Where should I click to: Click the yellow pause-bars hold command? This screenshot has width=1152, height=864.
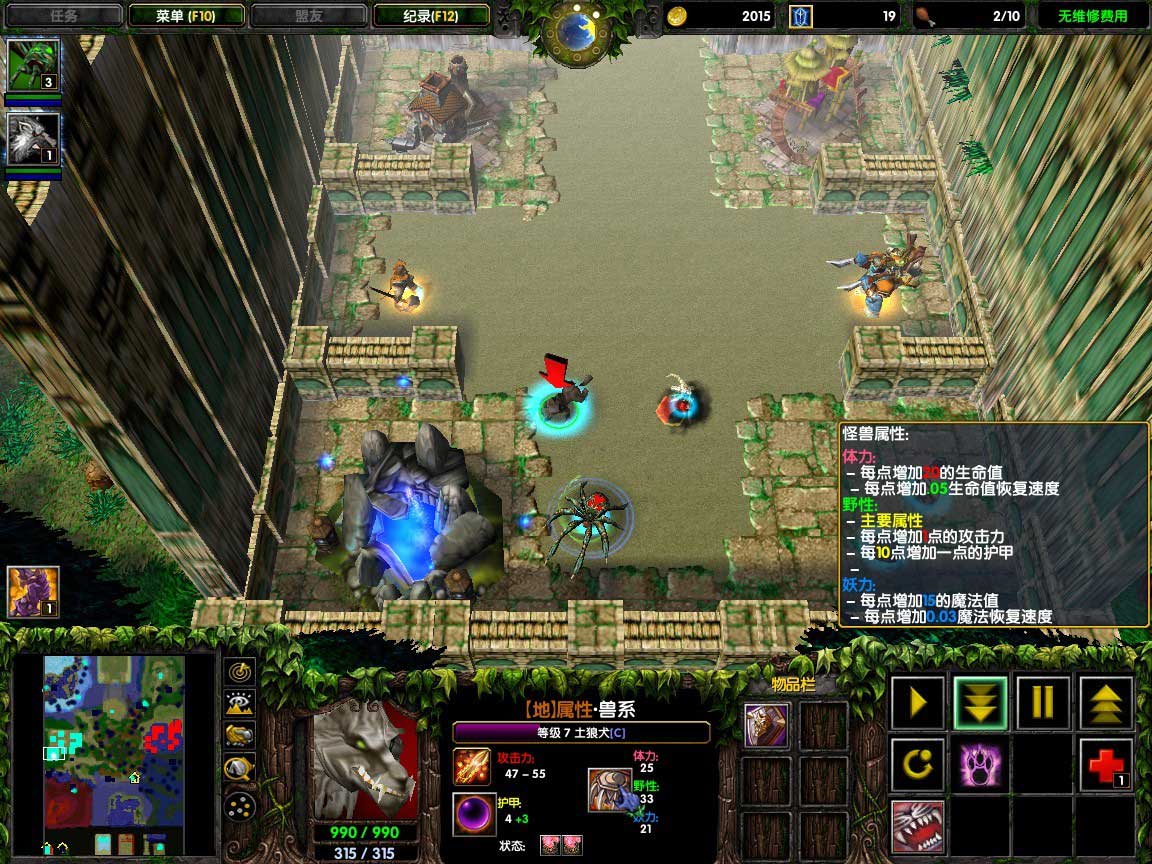1043,702
